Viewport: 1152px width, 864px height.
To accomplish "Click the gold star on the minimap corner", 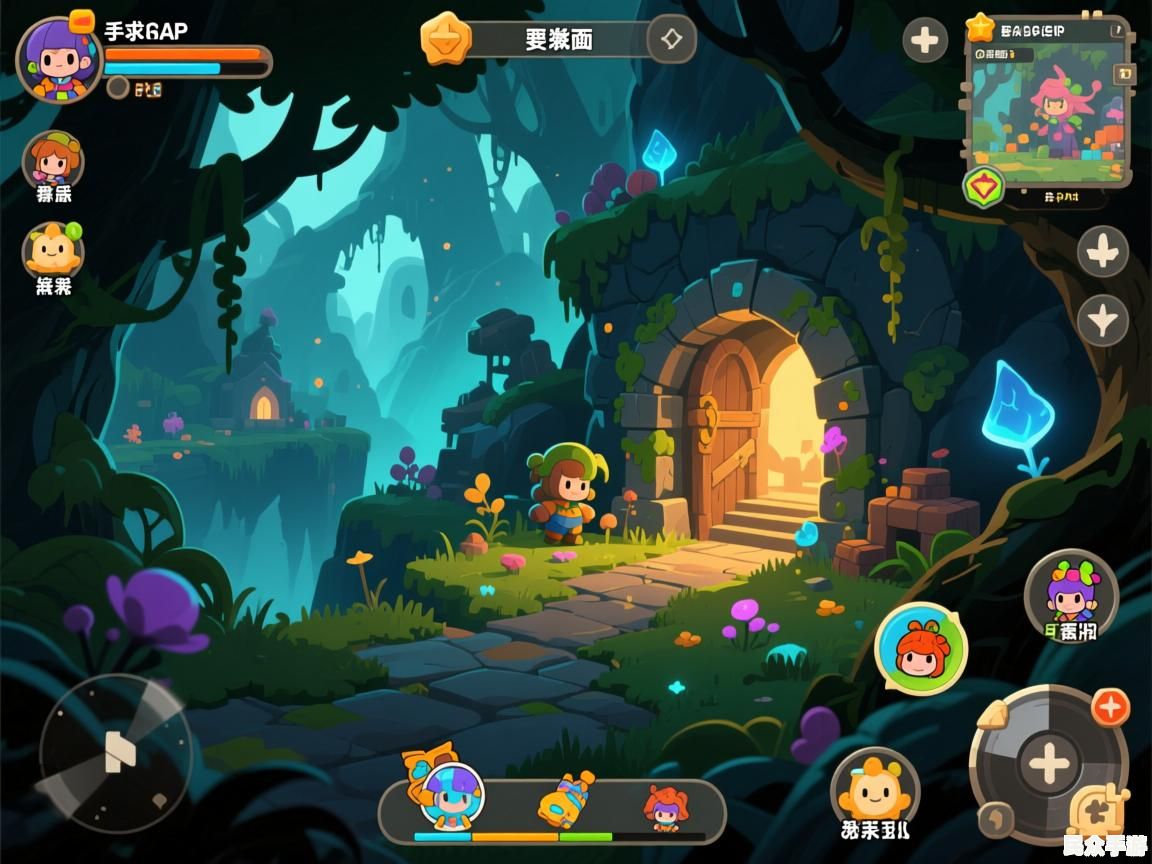I will (x=980, y=27).
